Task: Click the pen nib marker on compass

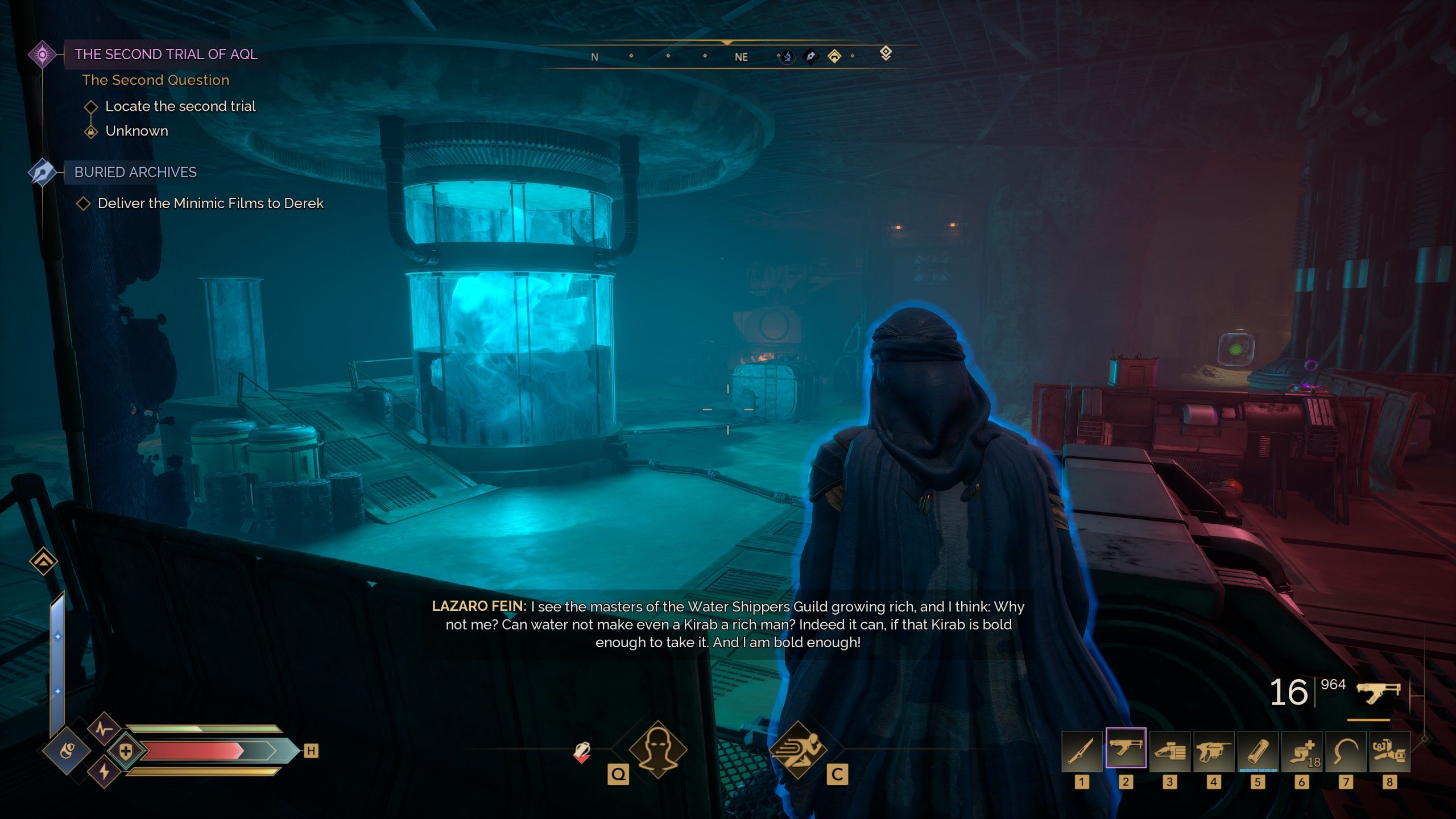Action: [x=810, y=56]
